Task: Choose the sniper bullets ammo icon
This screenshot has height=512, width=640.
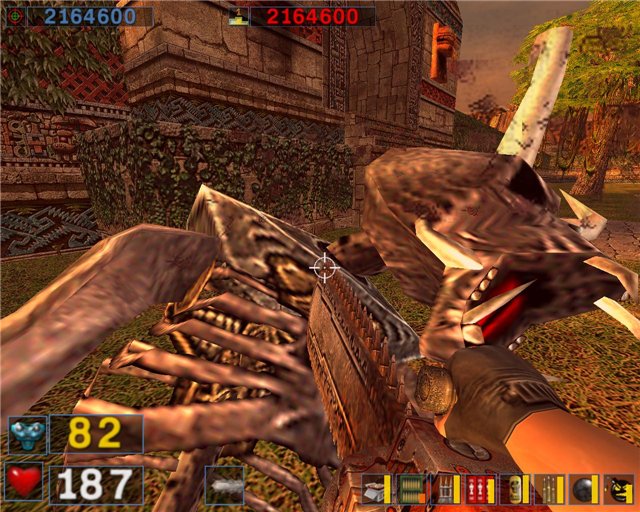Action: [x=549, y=489]
